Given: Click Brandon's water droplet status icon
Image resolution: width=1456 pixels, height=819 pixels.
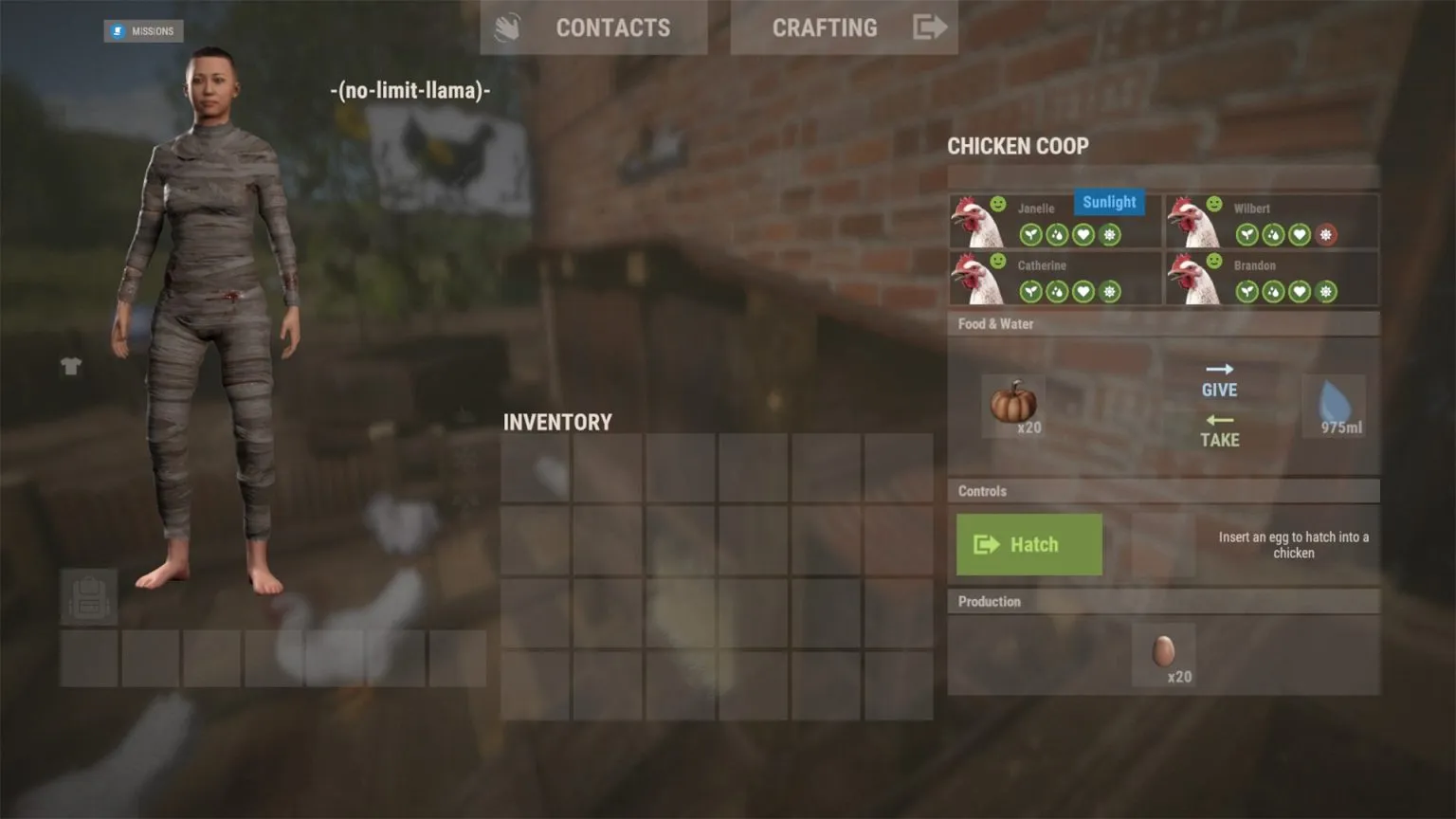Looking at the screenshot, I should pyautogui.click(x=1275, y=290).
